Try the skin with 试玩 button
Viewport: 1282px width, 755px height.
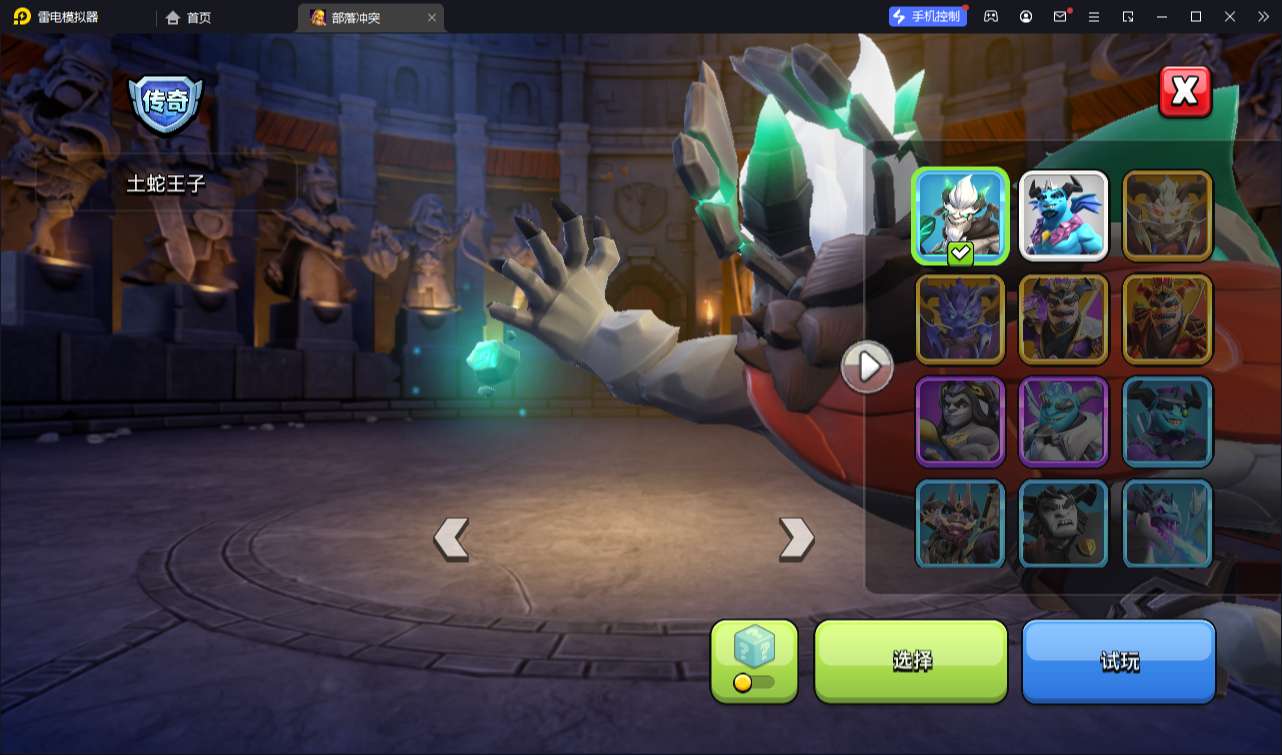coord(1118,660)
